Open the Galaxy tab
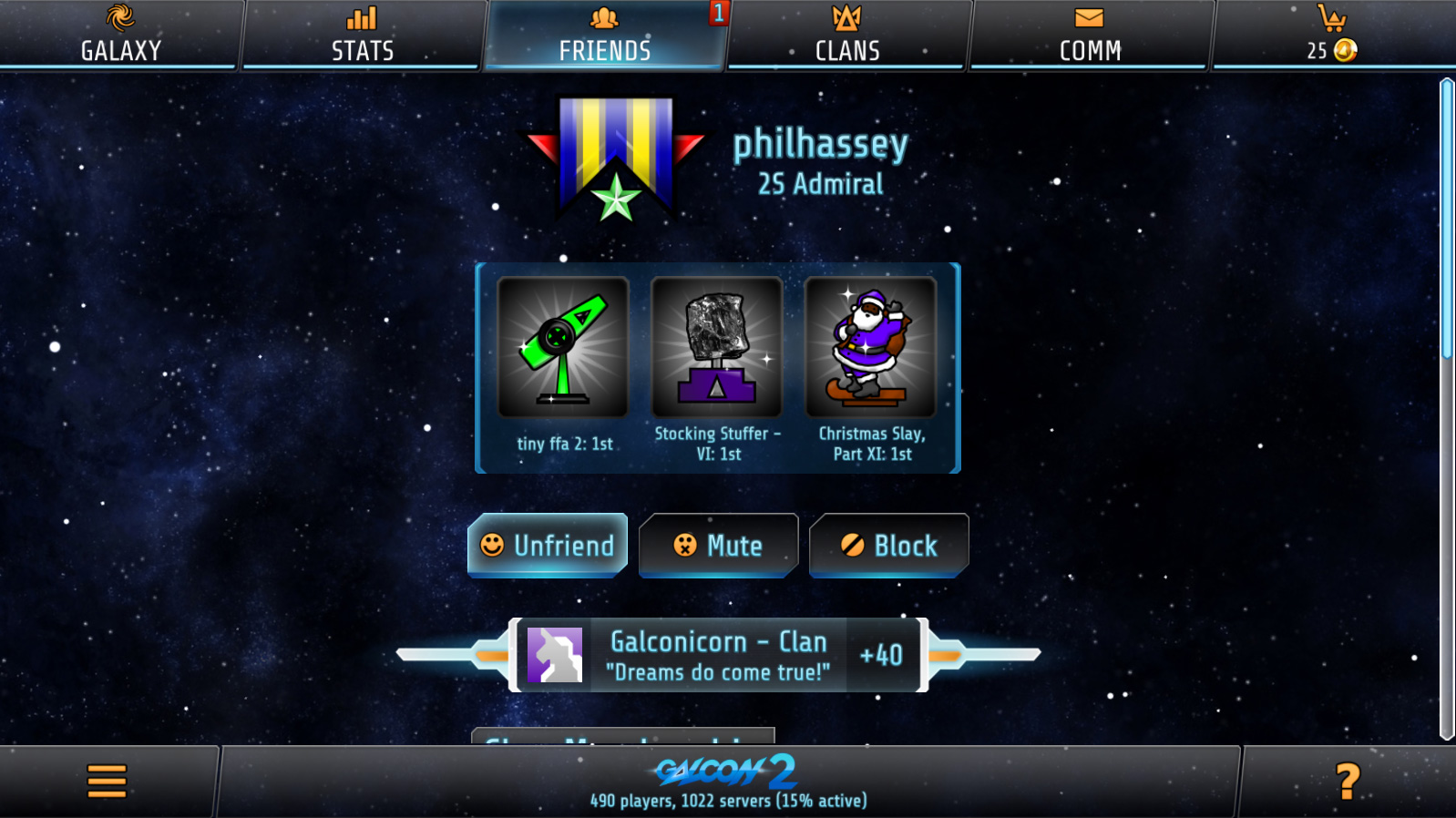This screenshot has height=818, width=1456. (x=120, y=35)
